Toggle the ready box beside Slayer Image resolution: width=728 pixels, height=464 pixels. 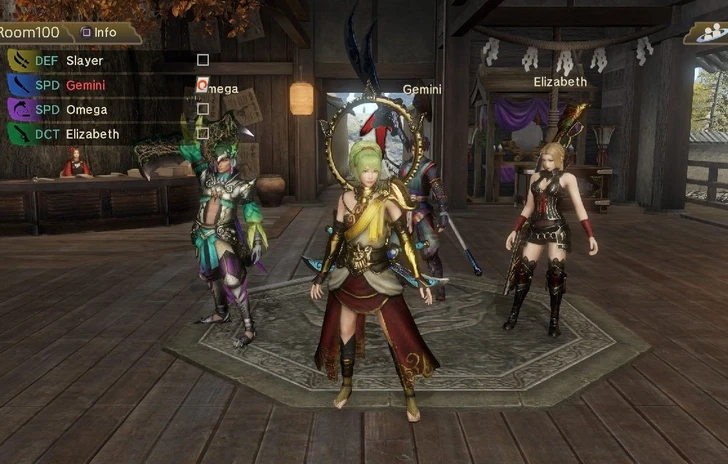(x=203, y=60)
